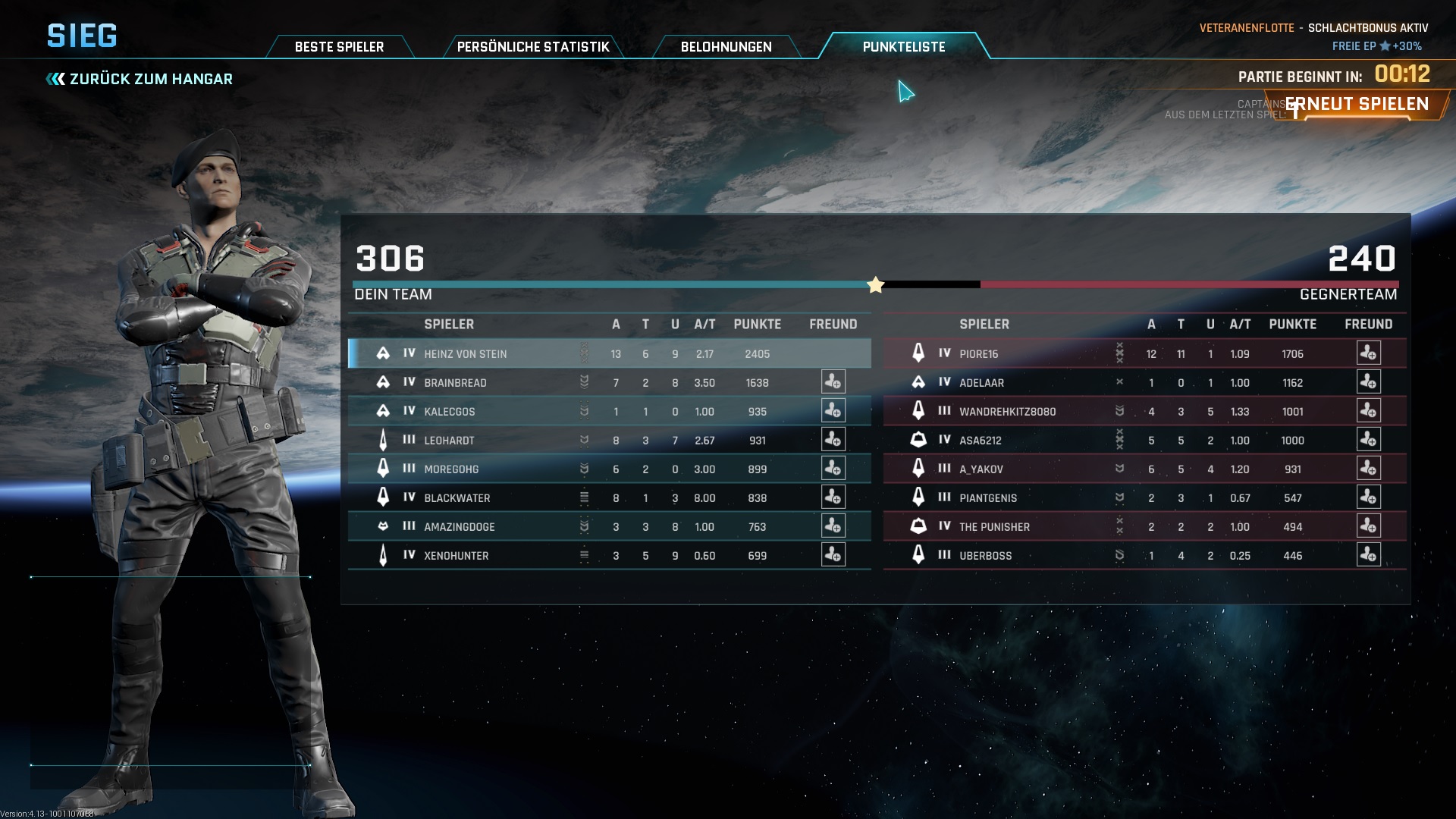Add Brainbread as a friend
The width and height of the screenshot is (1456, 819).
click(x=833, y=382)
